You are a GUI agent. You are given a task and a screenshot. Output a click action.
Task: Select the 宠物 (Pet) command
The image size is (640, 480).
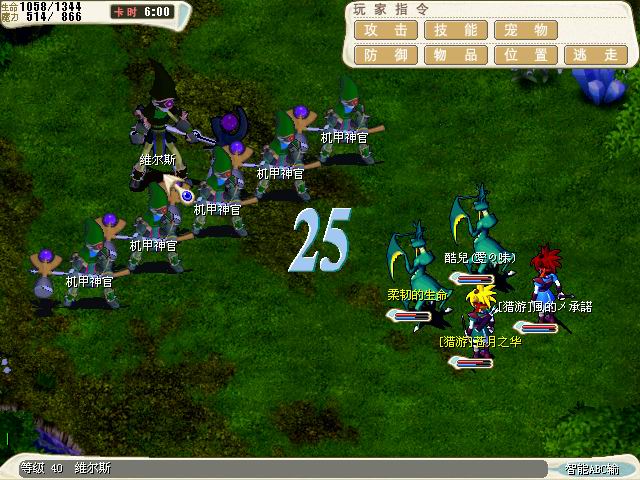pos(526,30)
